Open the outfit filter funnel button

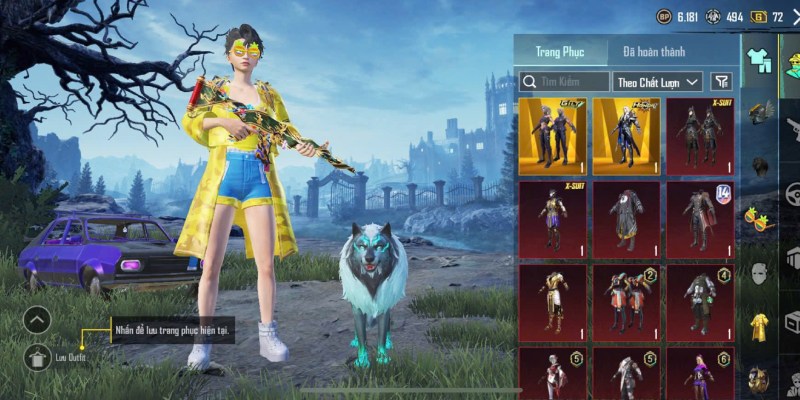tap(720, 82)
